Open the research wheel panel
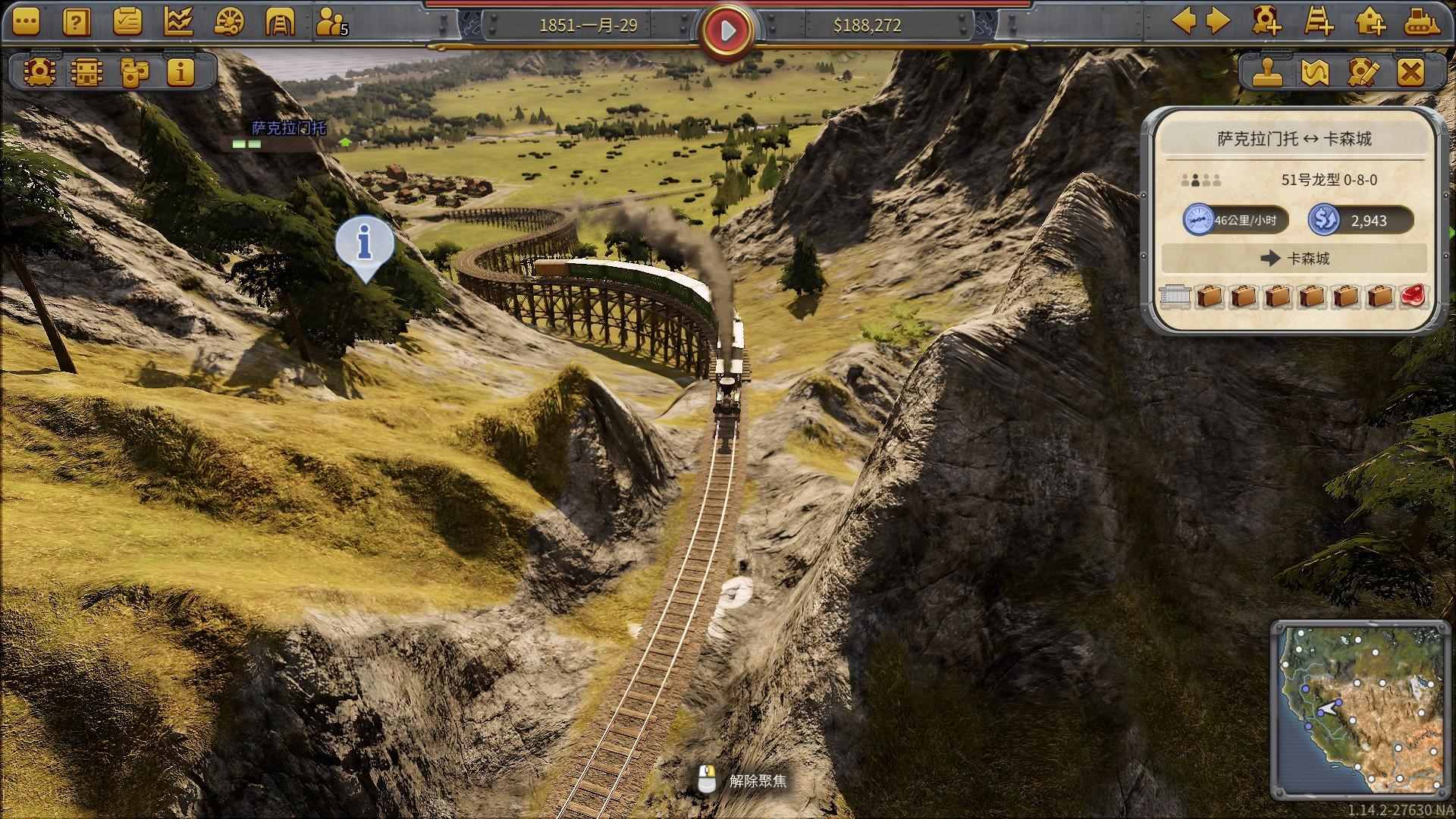The image size is (1456, 819). point(229,23)
